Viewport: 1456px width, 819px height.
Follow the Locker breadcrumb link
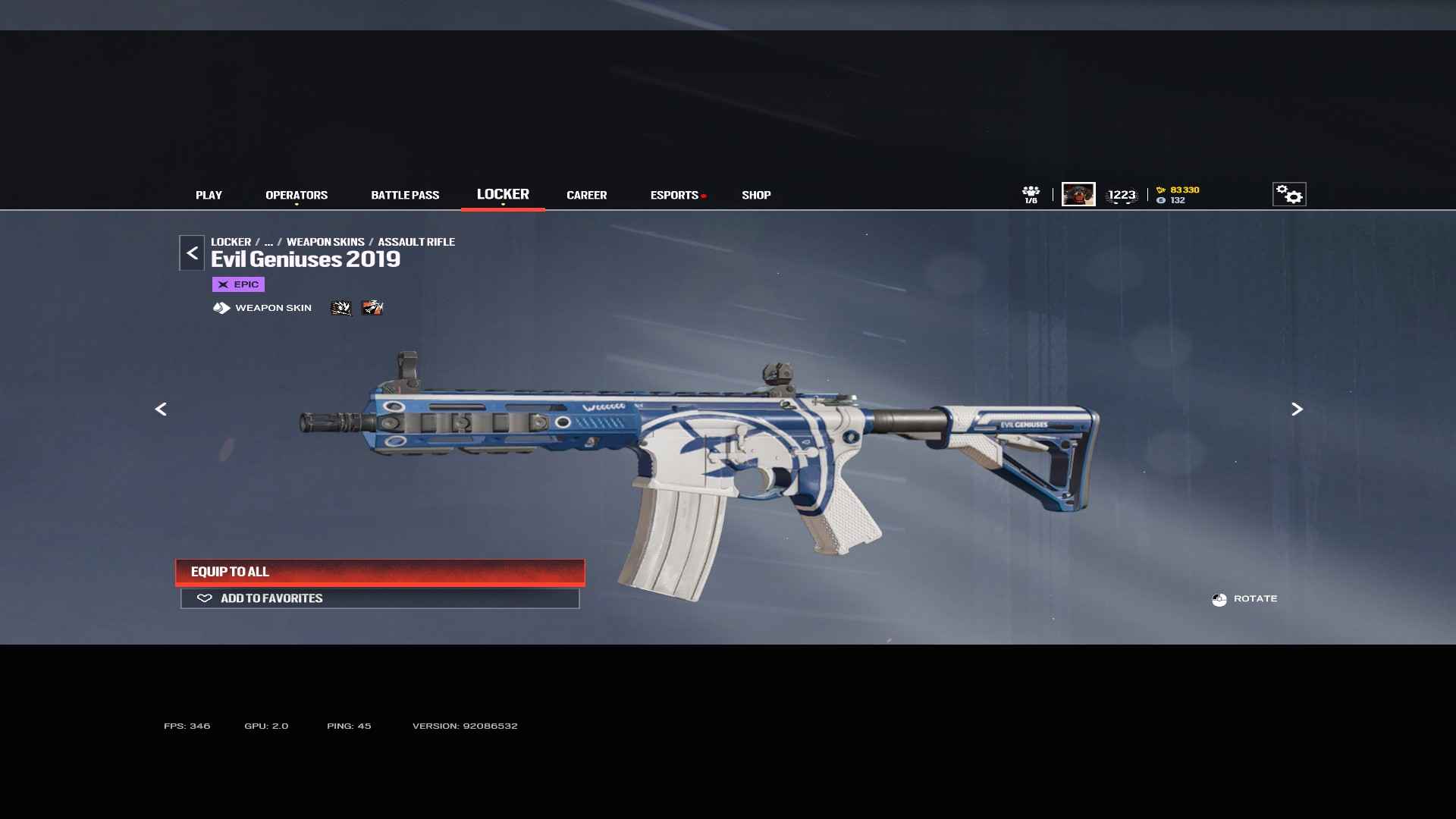[231, 242]
